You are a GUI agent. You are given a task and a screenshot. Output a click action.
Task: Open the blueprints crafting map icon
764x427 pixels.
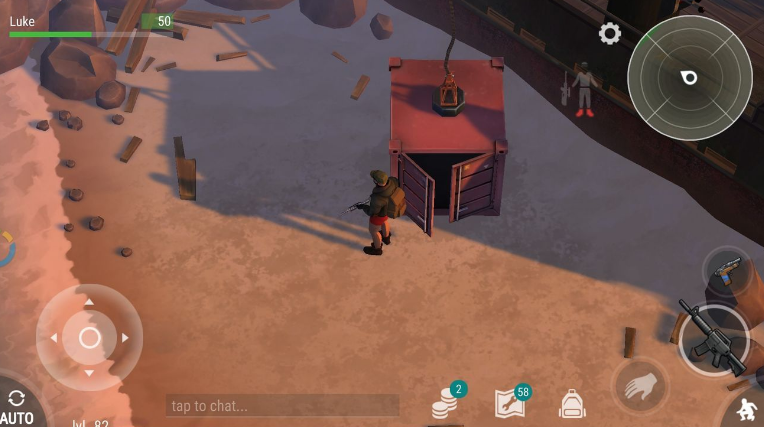coord(510,402)
